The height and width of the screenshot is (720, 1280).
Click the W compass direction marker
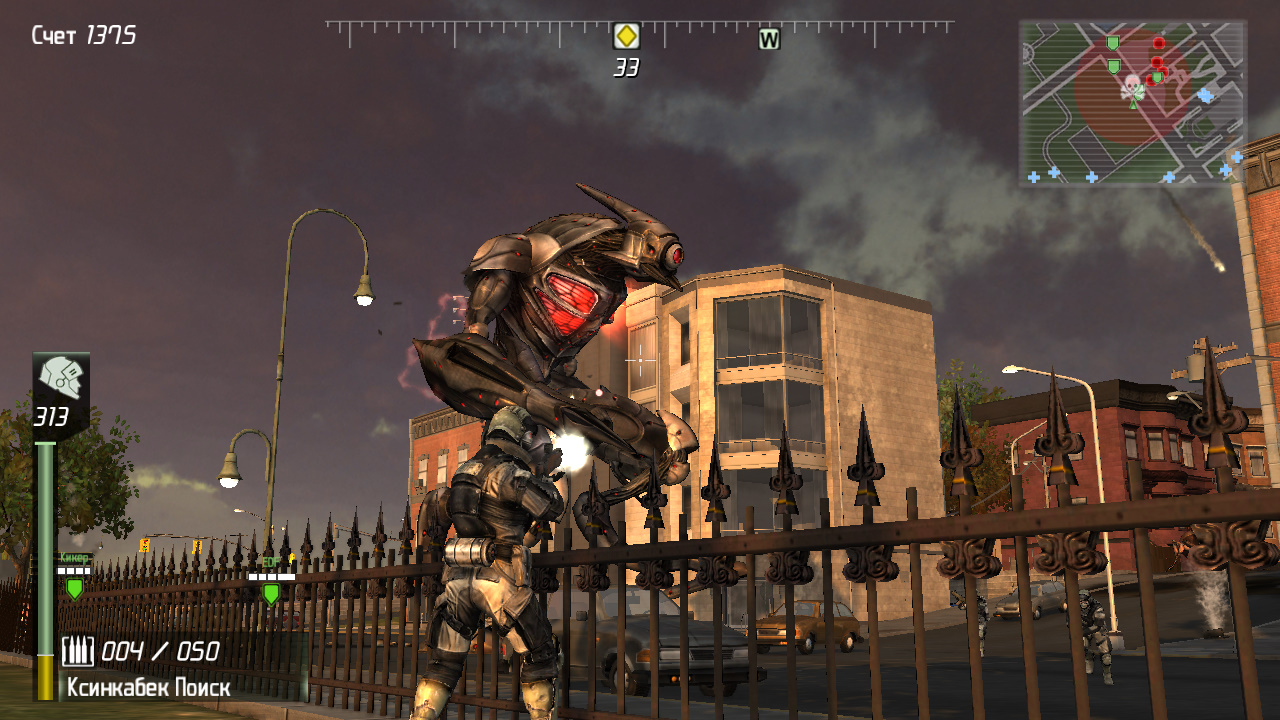768,40
